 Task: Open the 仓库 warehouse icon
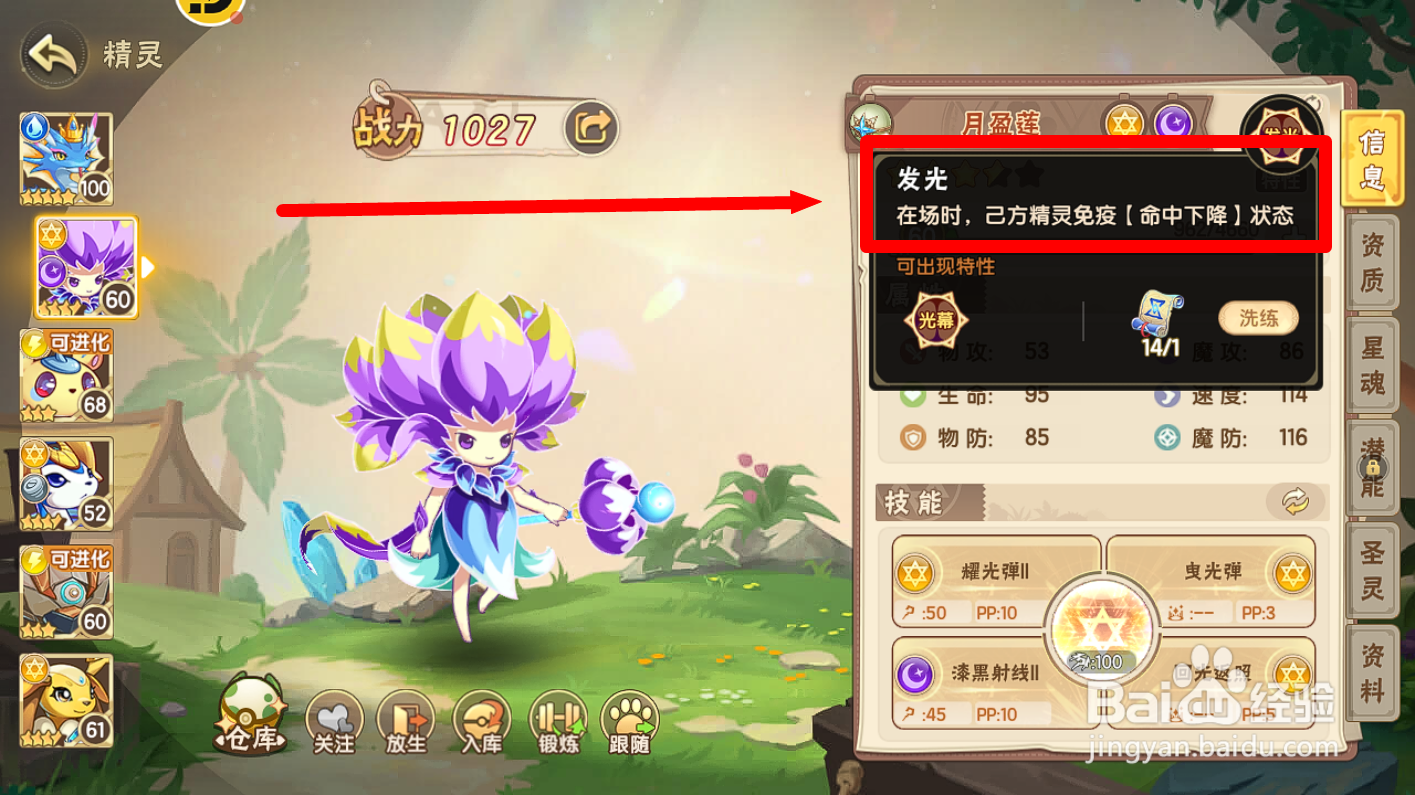pos(252,720)
